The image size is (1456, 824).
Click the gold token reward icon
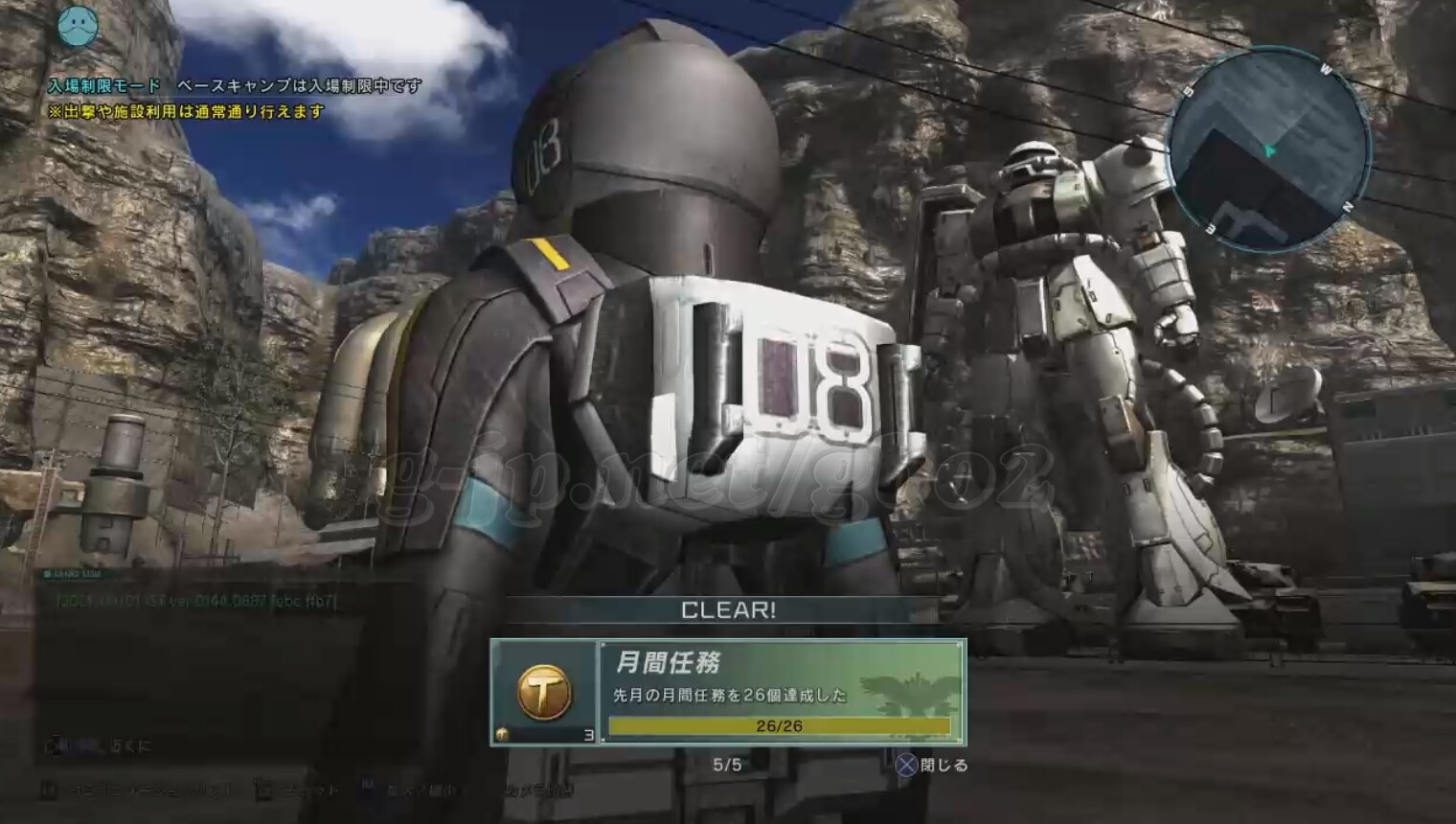544,692
